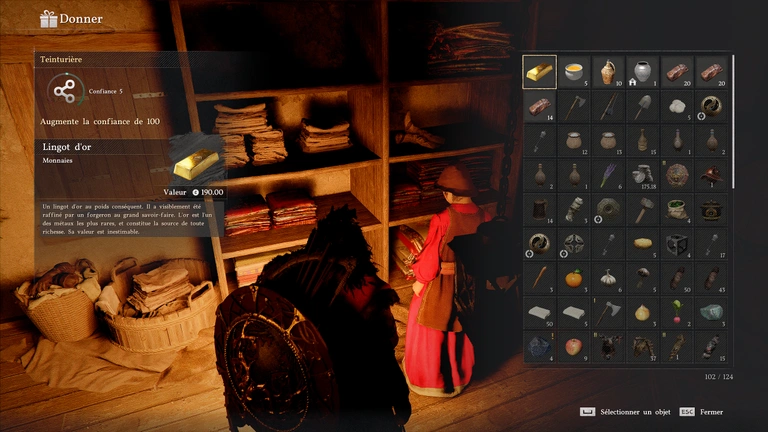The height and width of the screenshot is (432, 768).
Task: Select the red pointed hat slot
Action: (x=712, y=175)
